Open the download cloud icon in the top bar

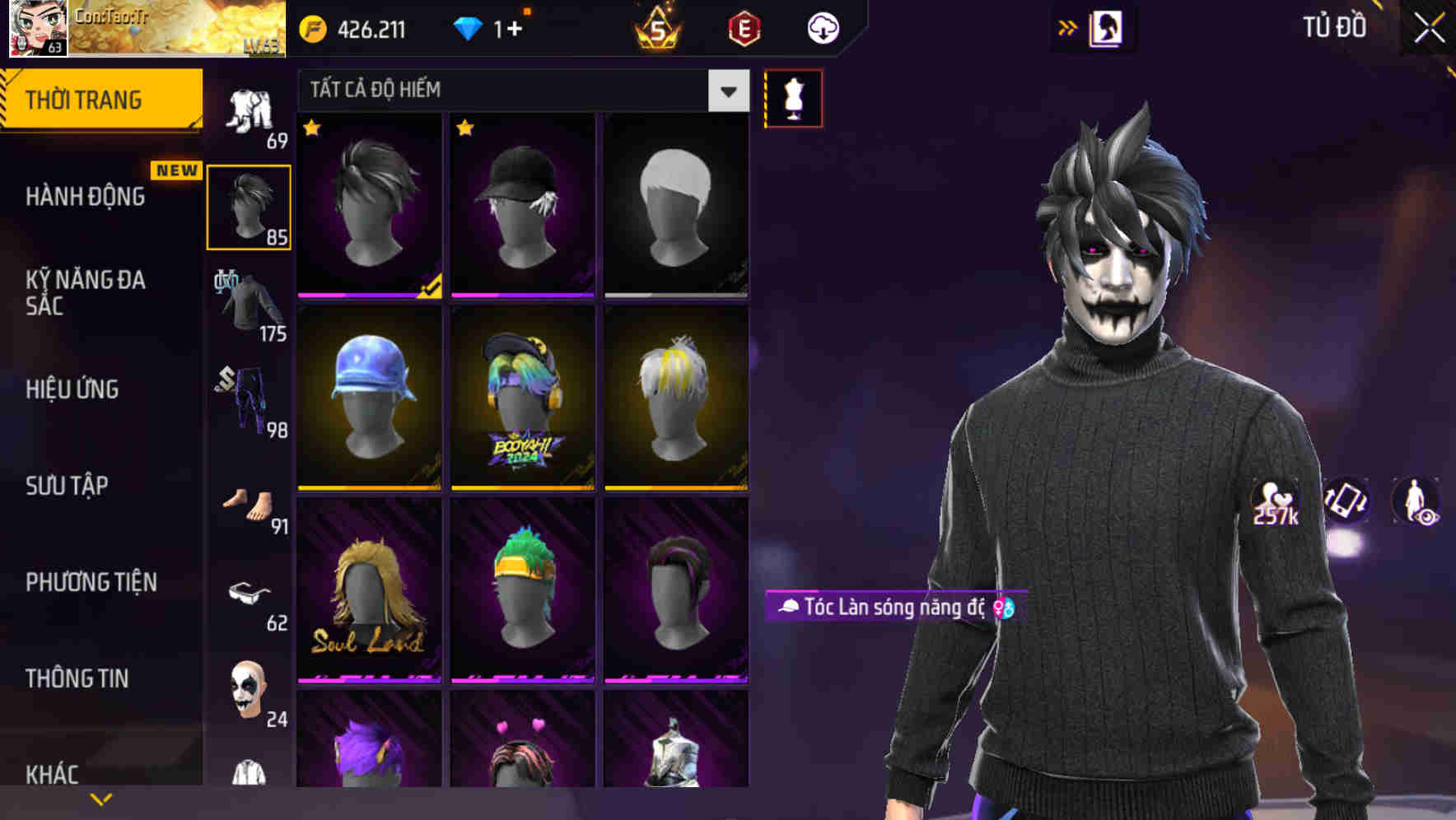pos(823,27)
